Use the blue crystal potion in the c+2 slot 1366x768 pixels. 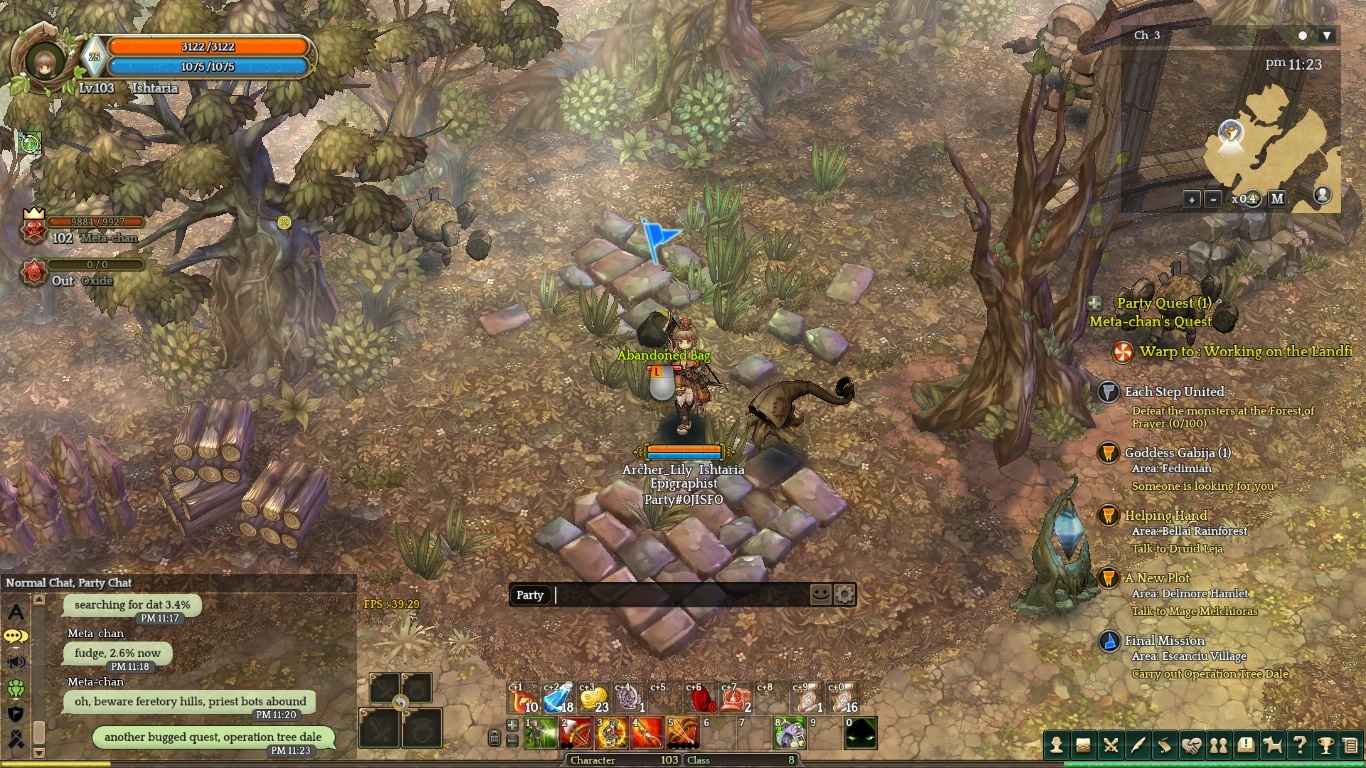(x=559, y=698)
